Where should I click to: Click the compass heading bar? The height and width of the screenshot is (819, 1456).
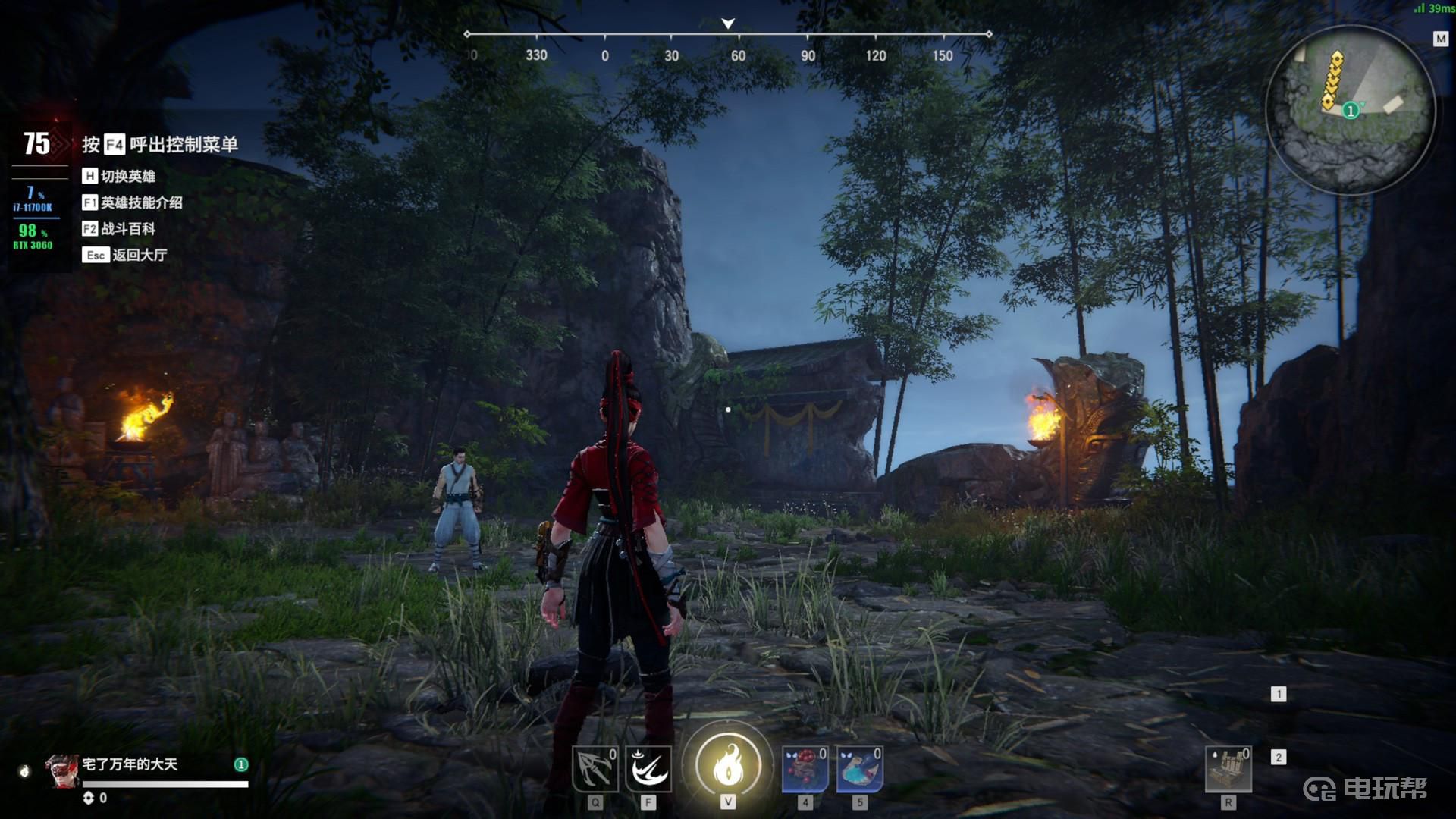point(728,35)
